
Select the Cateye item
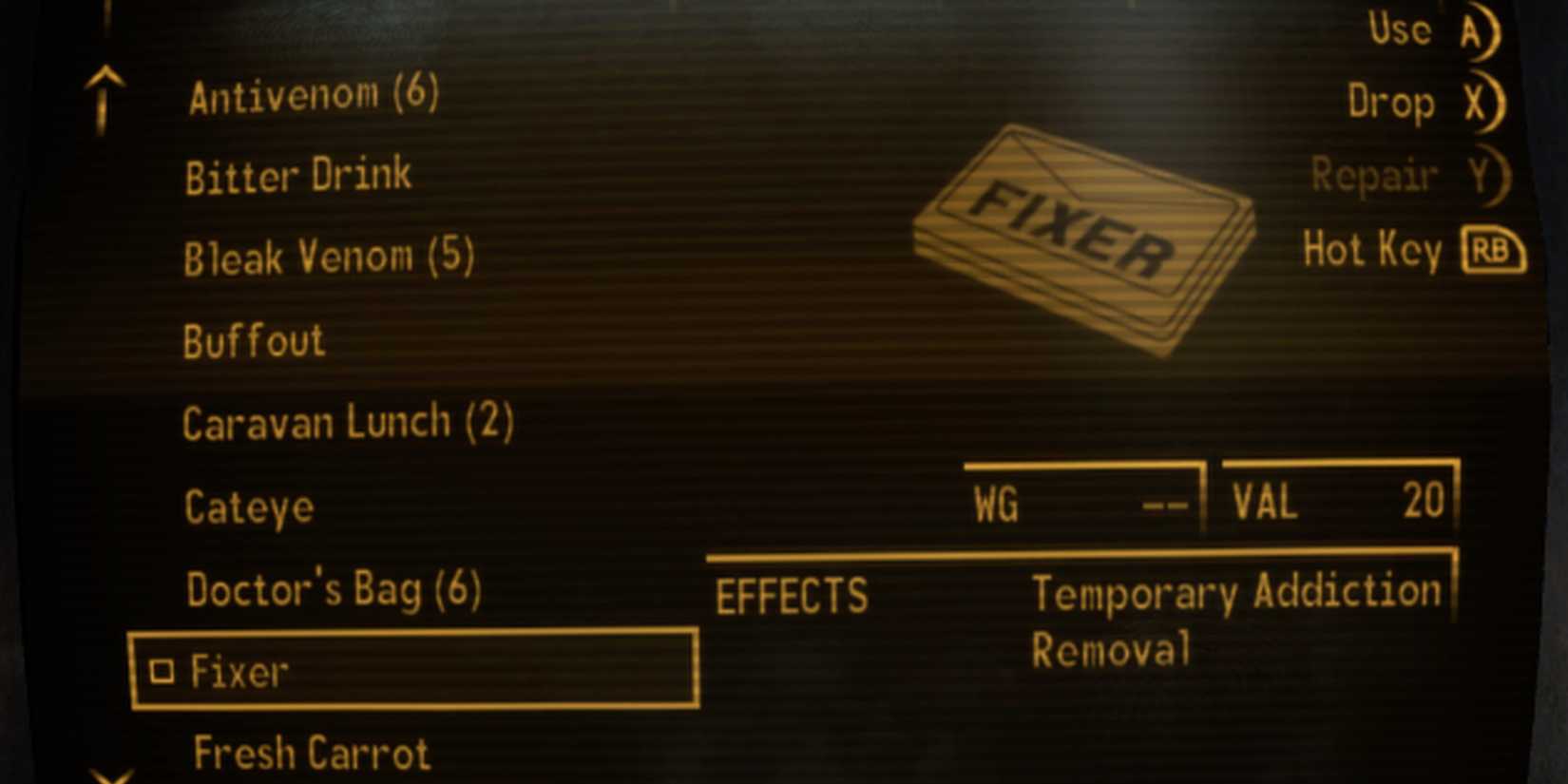pyautogui.click(x=248, y=507)
